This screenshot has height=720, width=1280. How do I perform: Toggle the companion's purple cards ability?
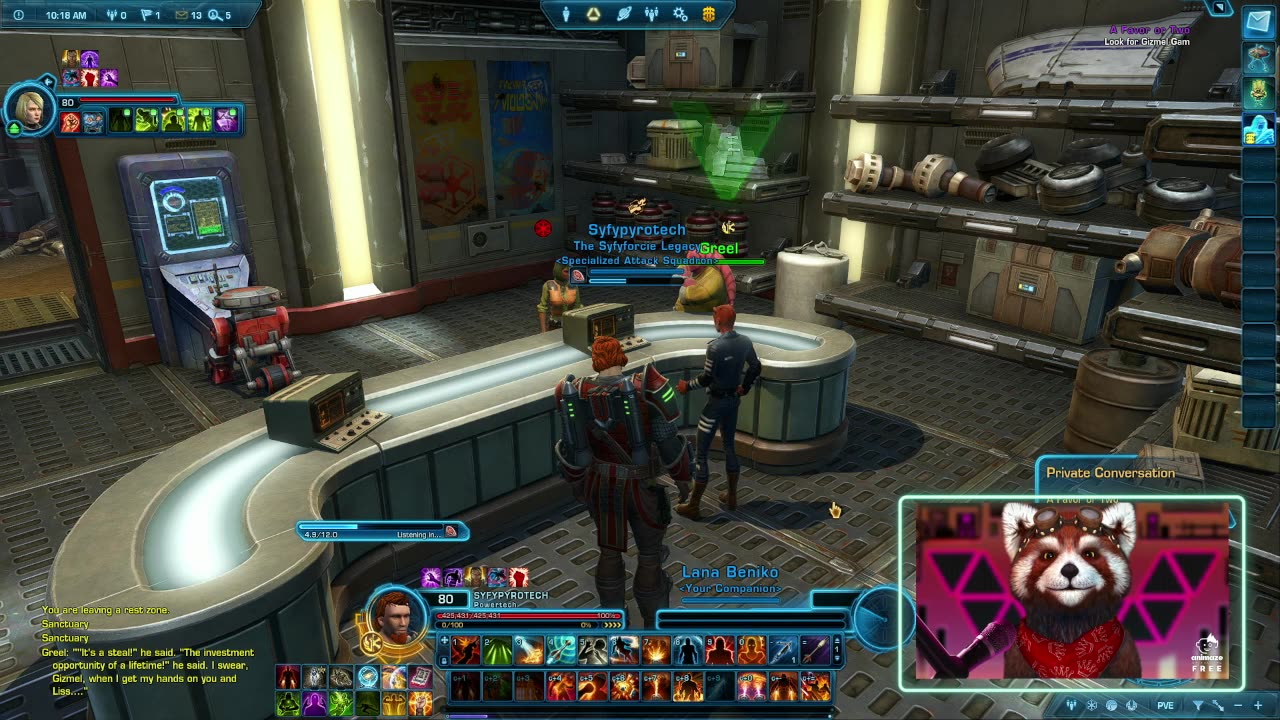click(227, 122)
